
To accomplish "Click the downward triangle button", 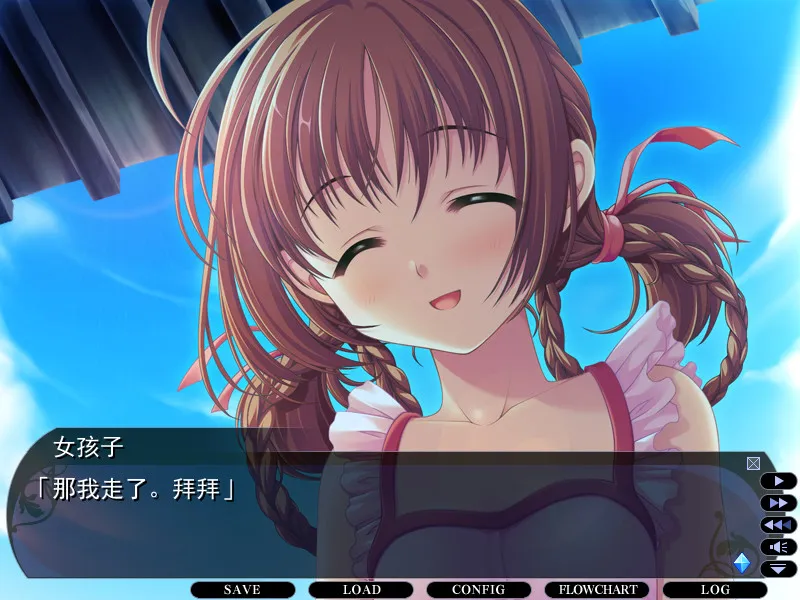I will 779,568.
